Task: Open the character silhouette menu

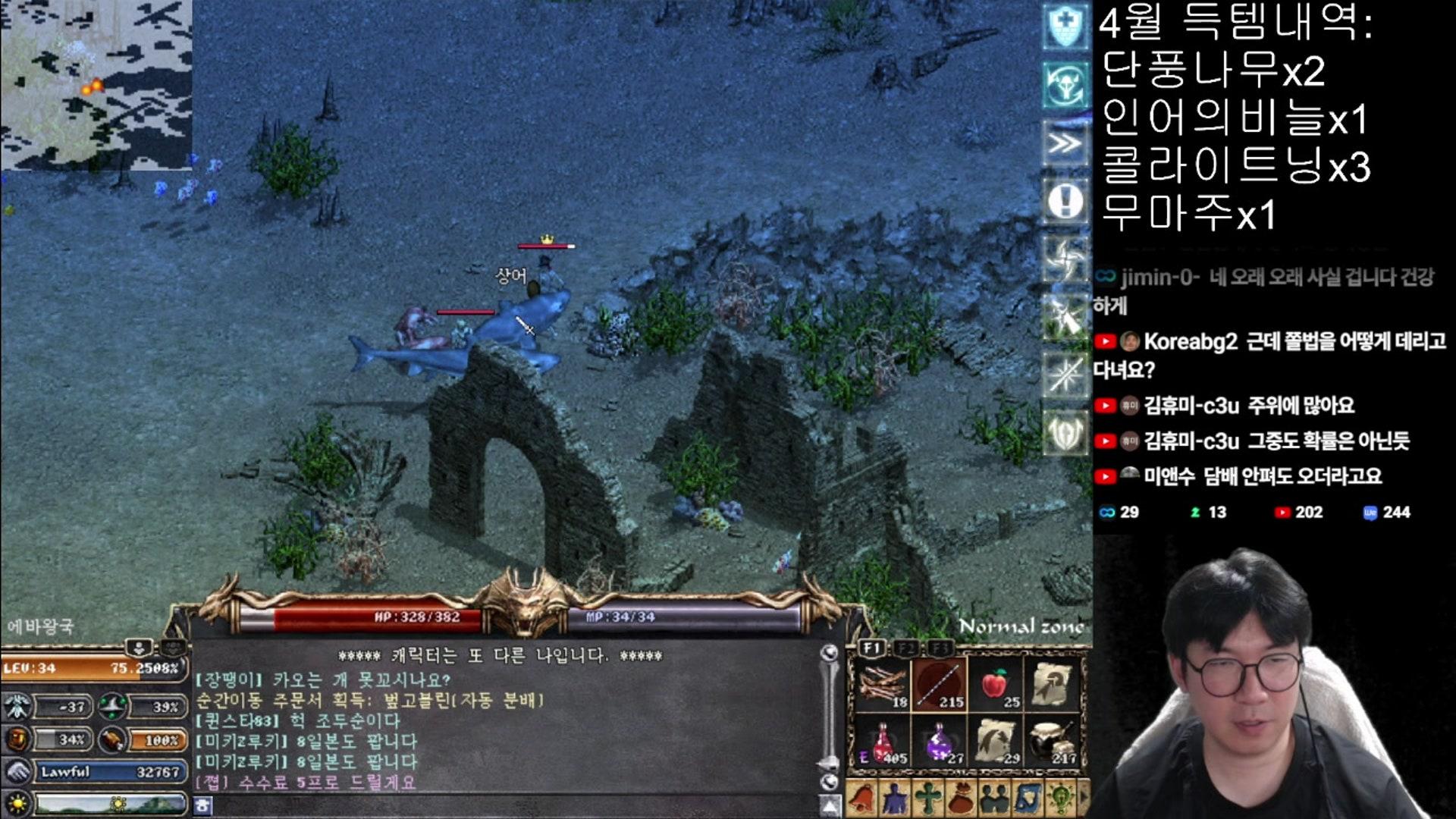Action: click(895, 799)
